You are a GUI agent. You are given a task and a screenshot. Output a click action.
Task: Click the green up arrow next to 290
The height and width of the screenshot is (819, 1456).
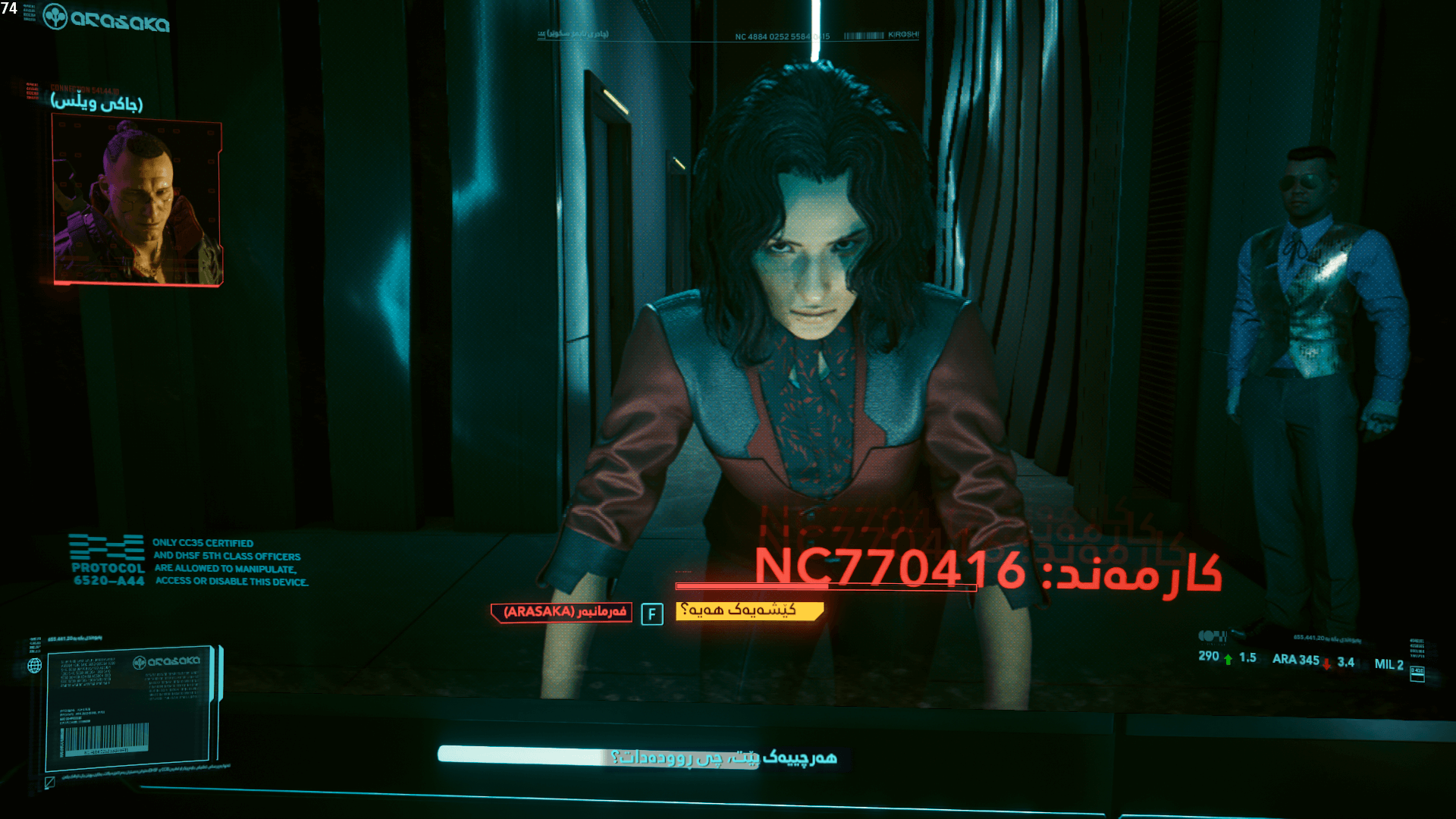point(1227,658)
